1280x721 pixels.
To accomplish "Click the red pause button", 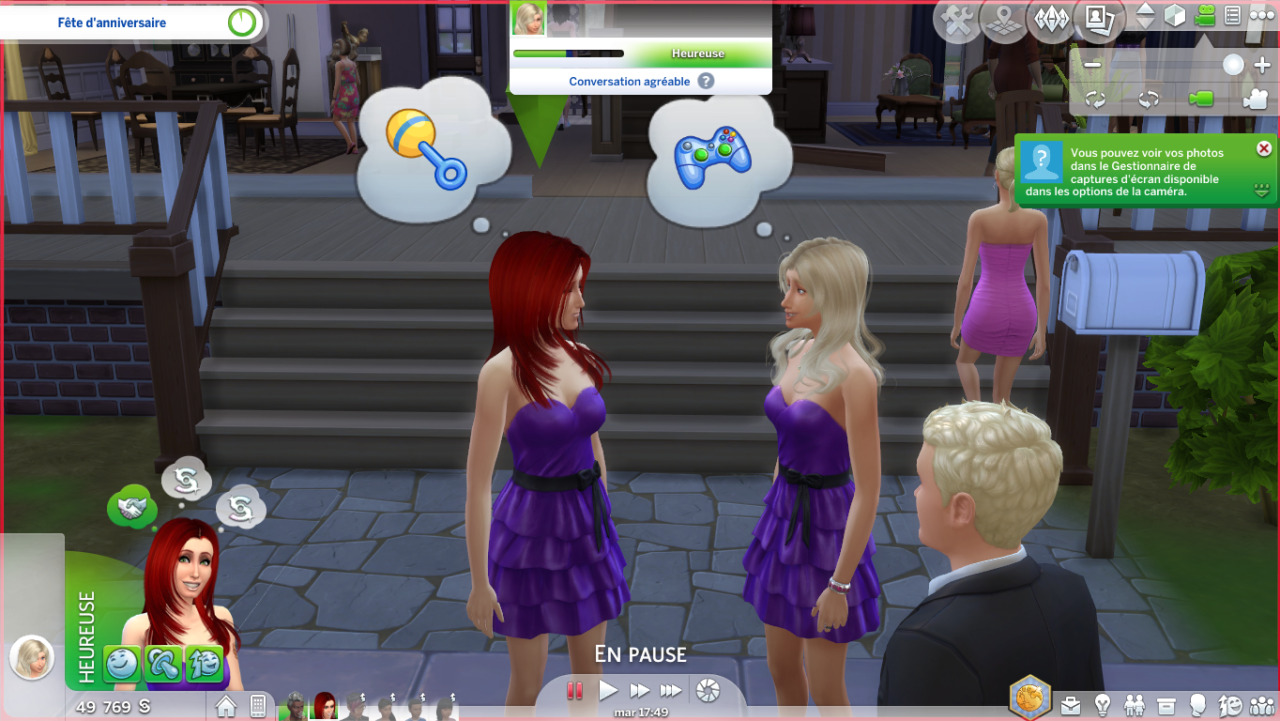I will (575, 690).
